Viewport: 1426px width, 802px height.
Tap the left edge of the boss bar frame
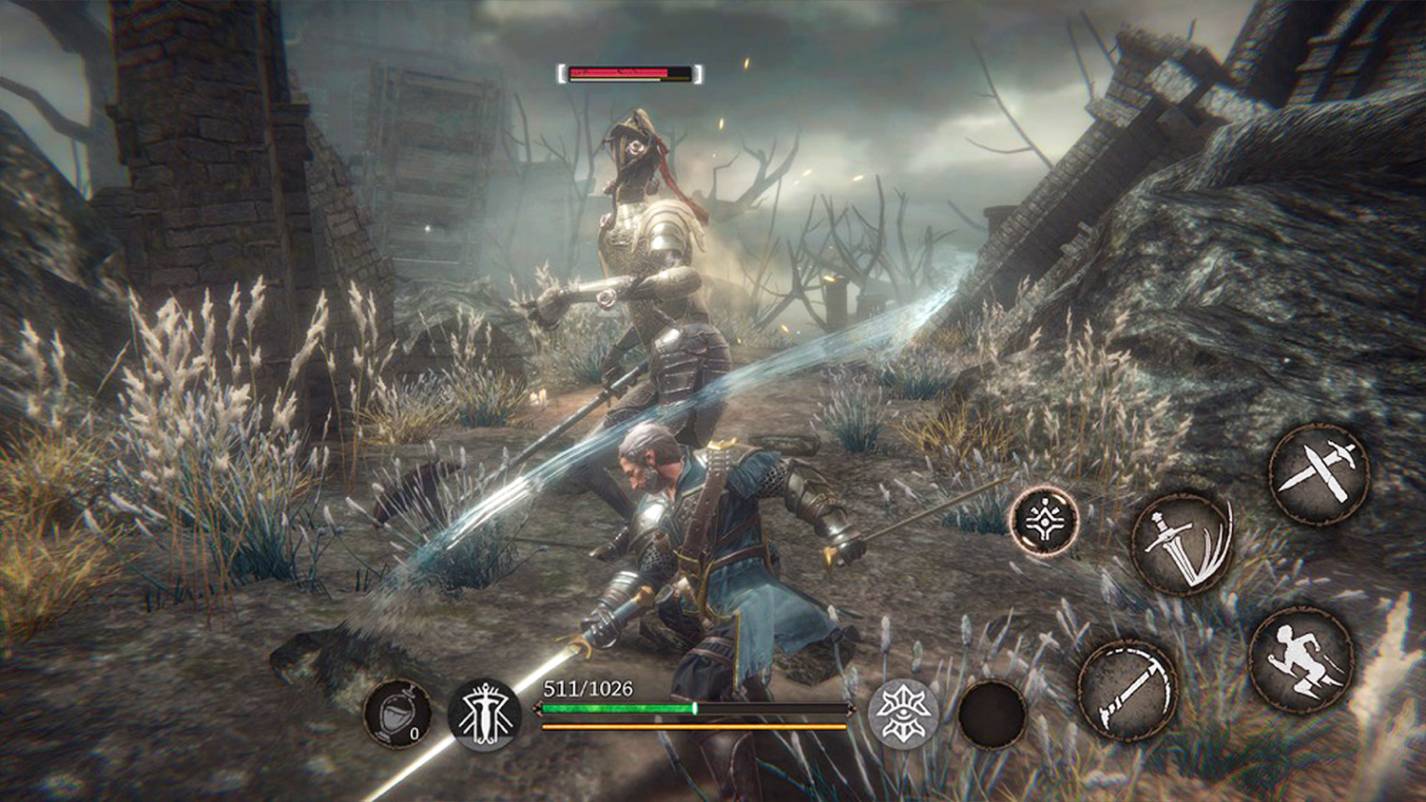pyautogui.click(x=561, y=72)
